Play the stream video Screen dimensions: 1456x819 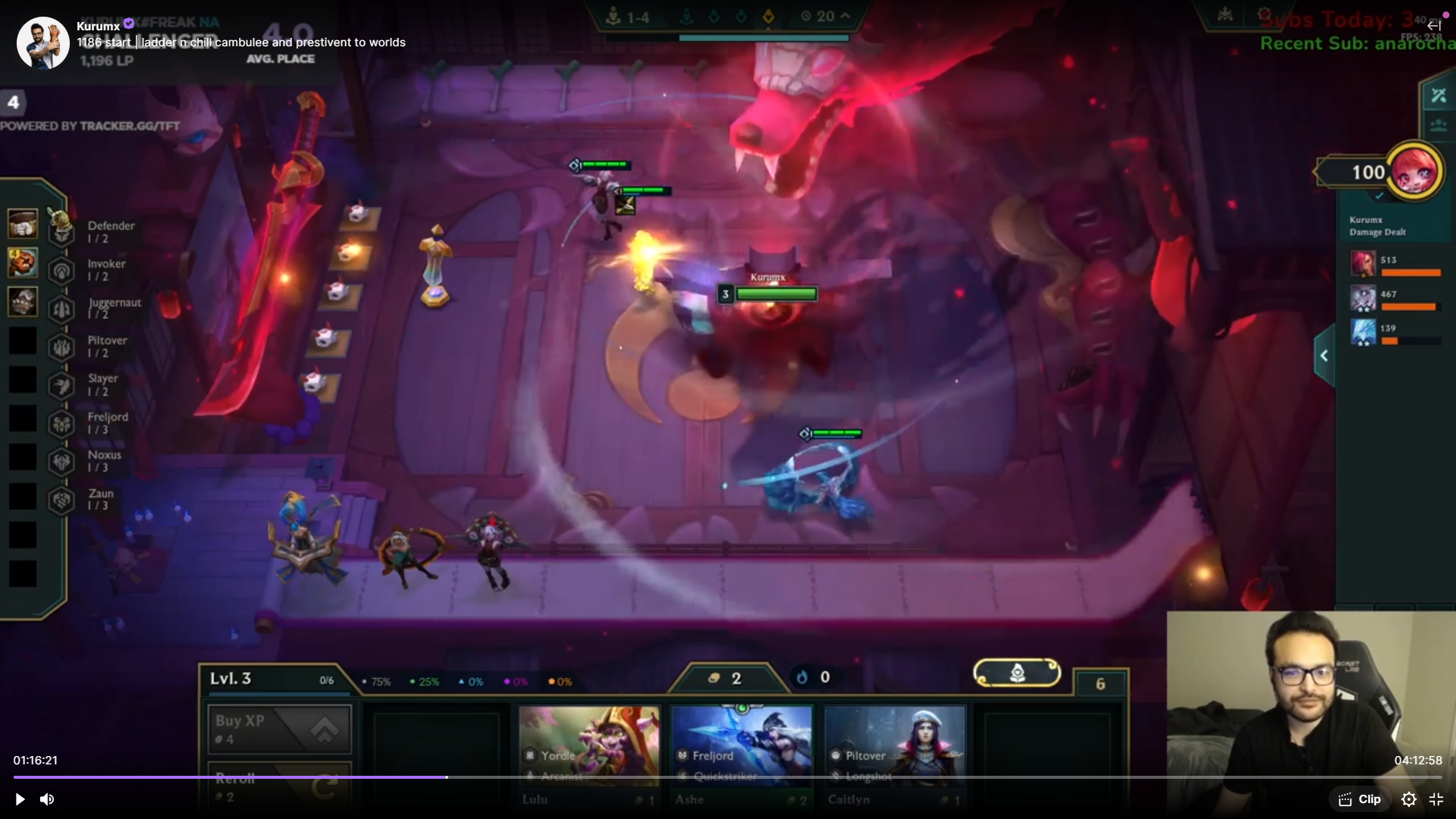(20, 799)
